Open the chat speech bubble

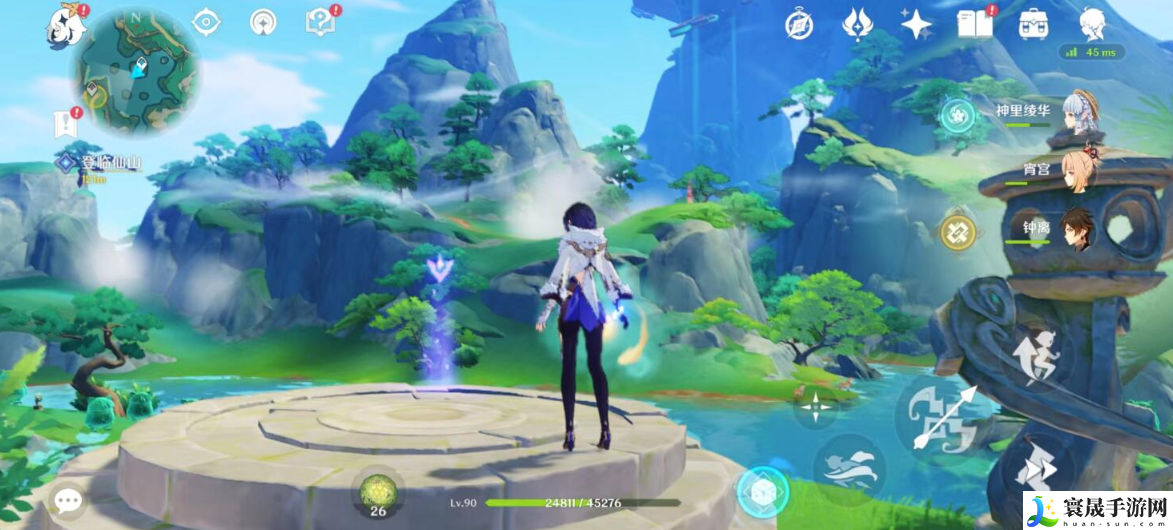[68, 499]
